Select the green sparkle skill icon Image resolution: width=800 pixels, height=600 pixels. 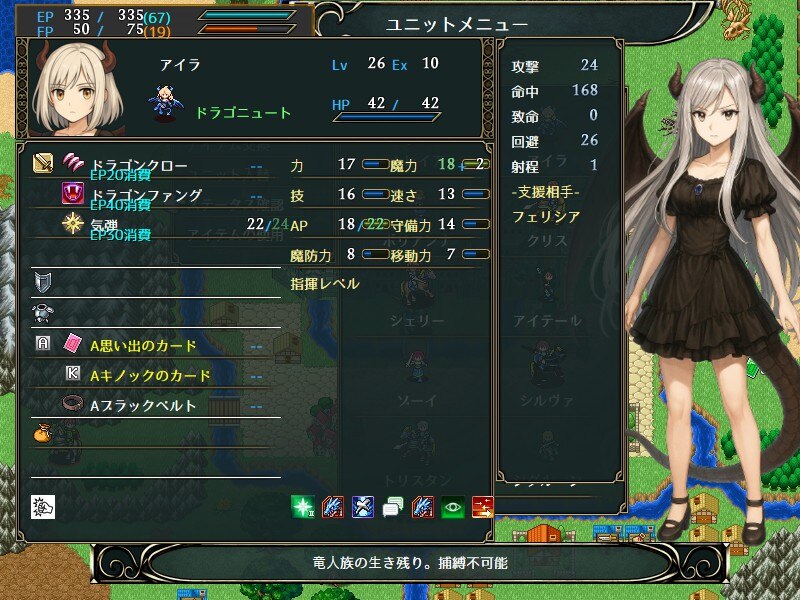click(302, 506)
